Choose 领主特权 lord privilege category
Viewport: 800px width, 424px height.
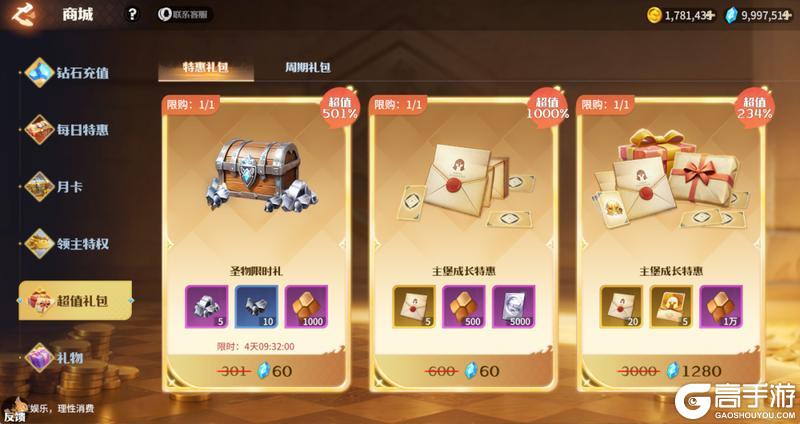[70, 241]
